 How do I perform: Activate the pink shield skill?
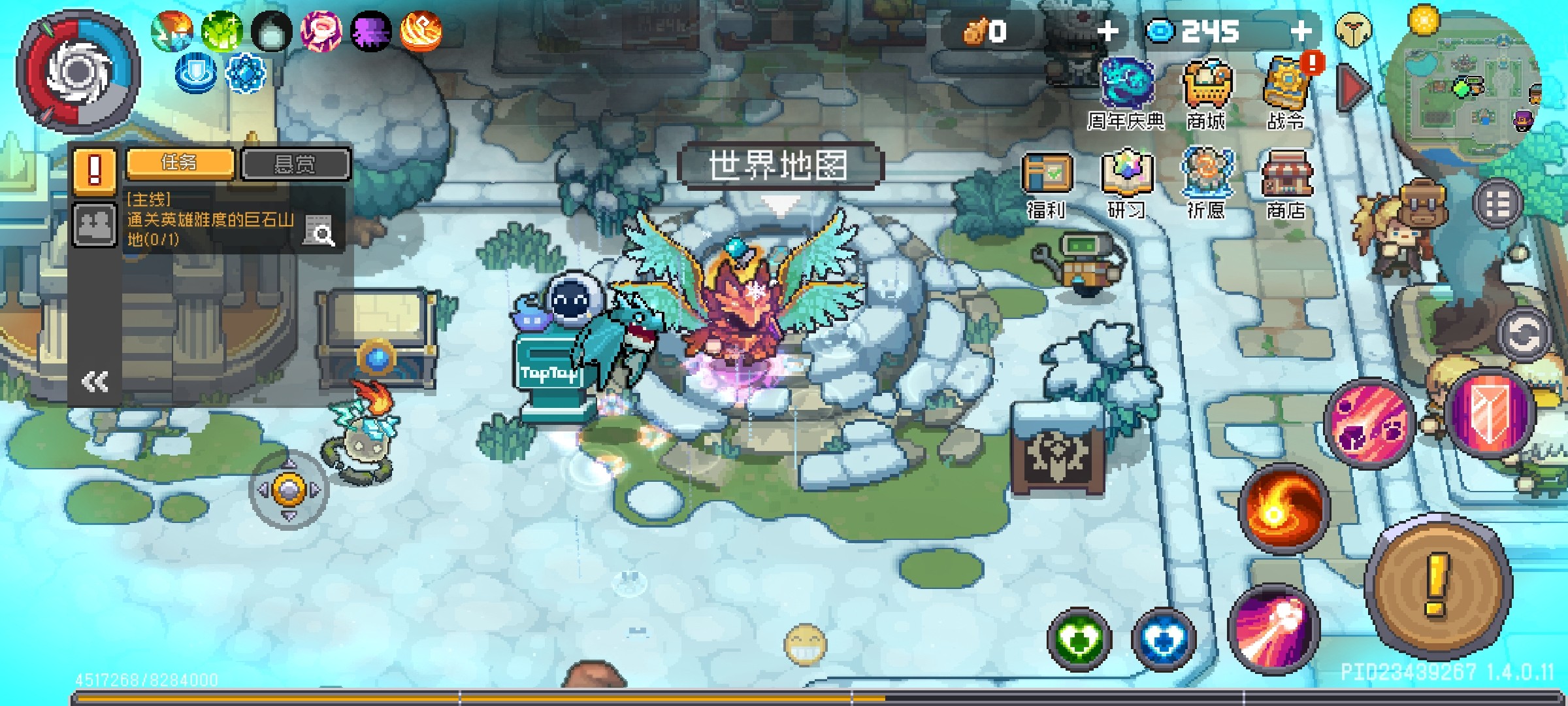1490,413
